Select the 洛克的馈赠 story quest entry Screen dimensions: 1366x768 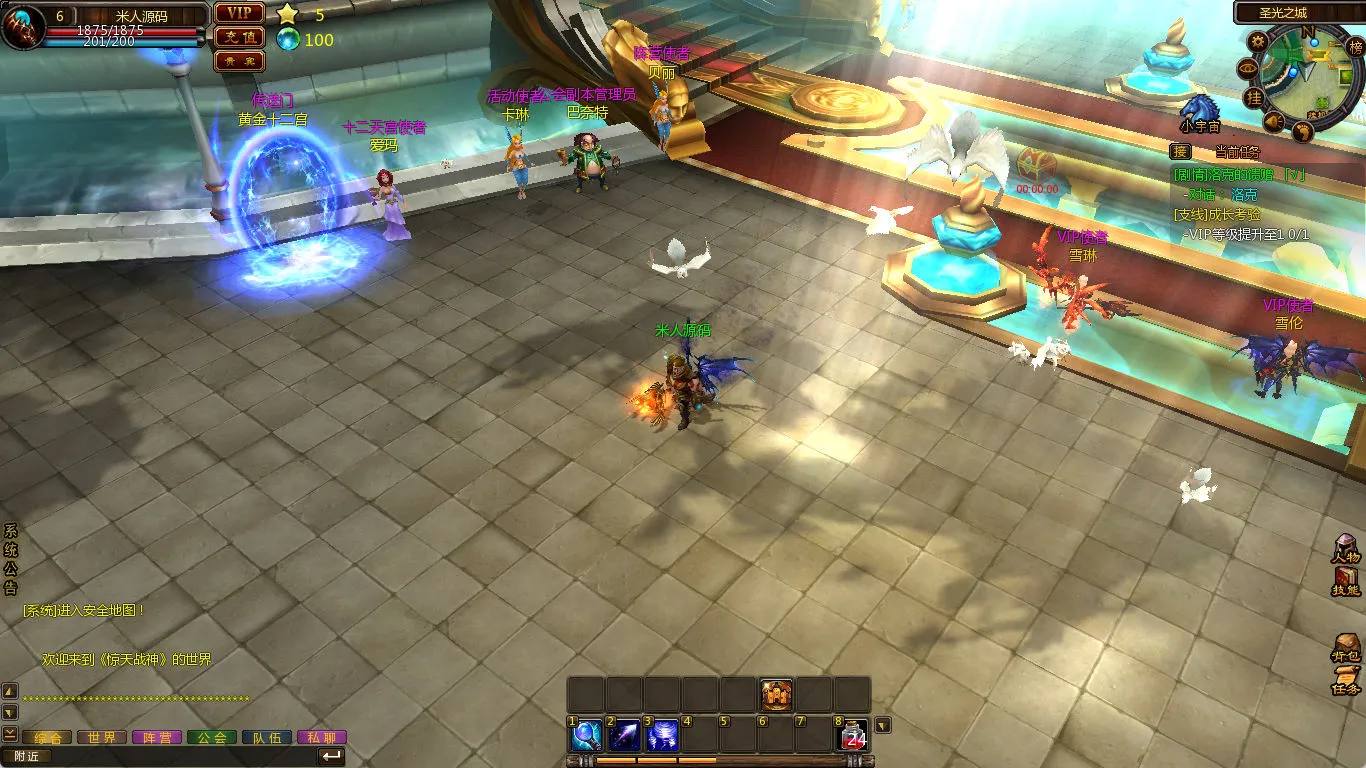coord(1239,174)
